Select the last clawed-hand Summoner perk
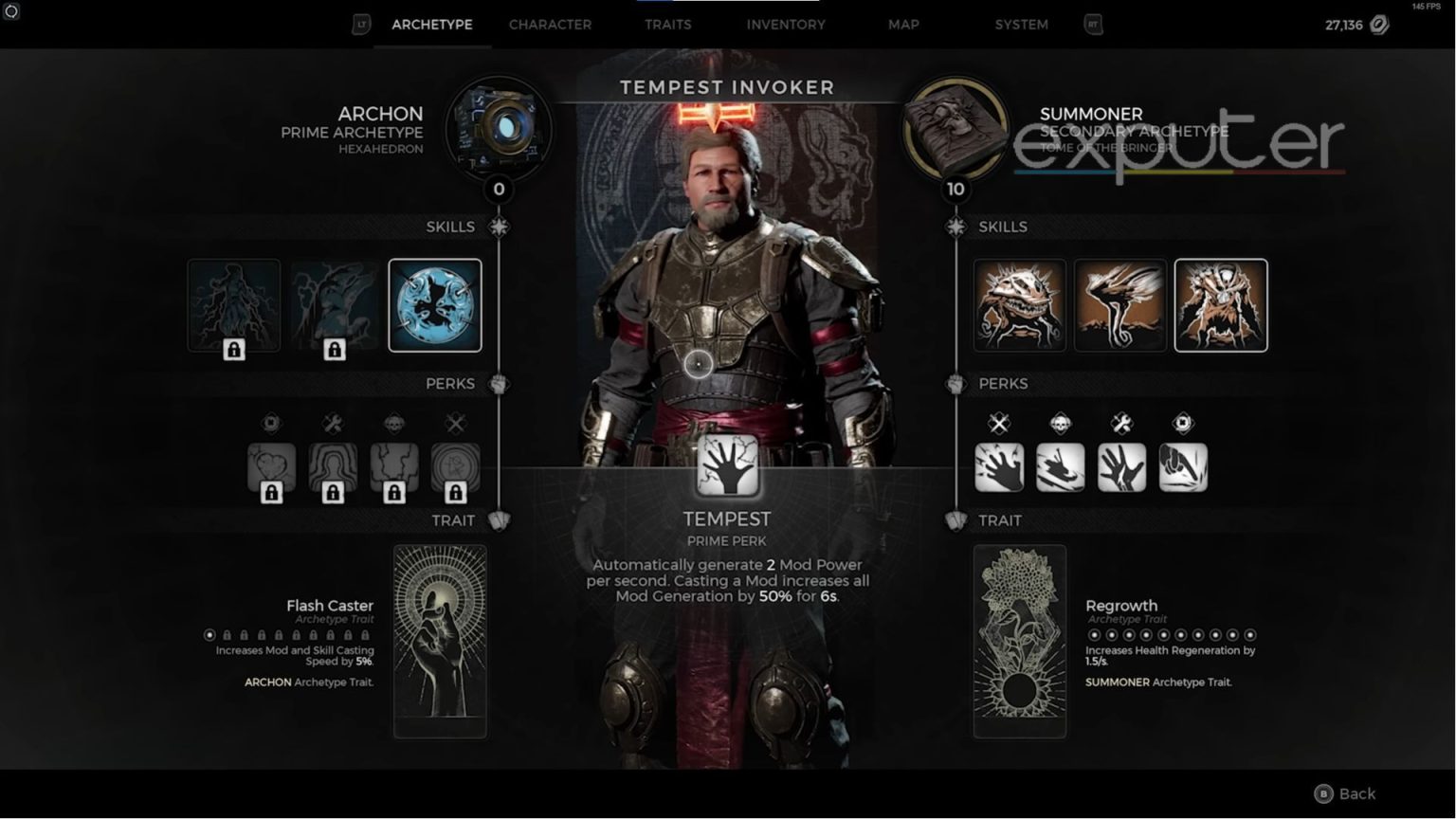The width and height of the screenshot is (1456, 819). pyautogui.click(x=1184, y=465)
